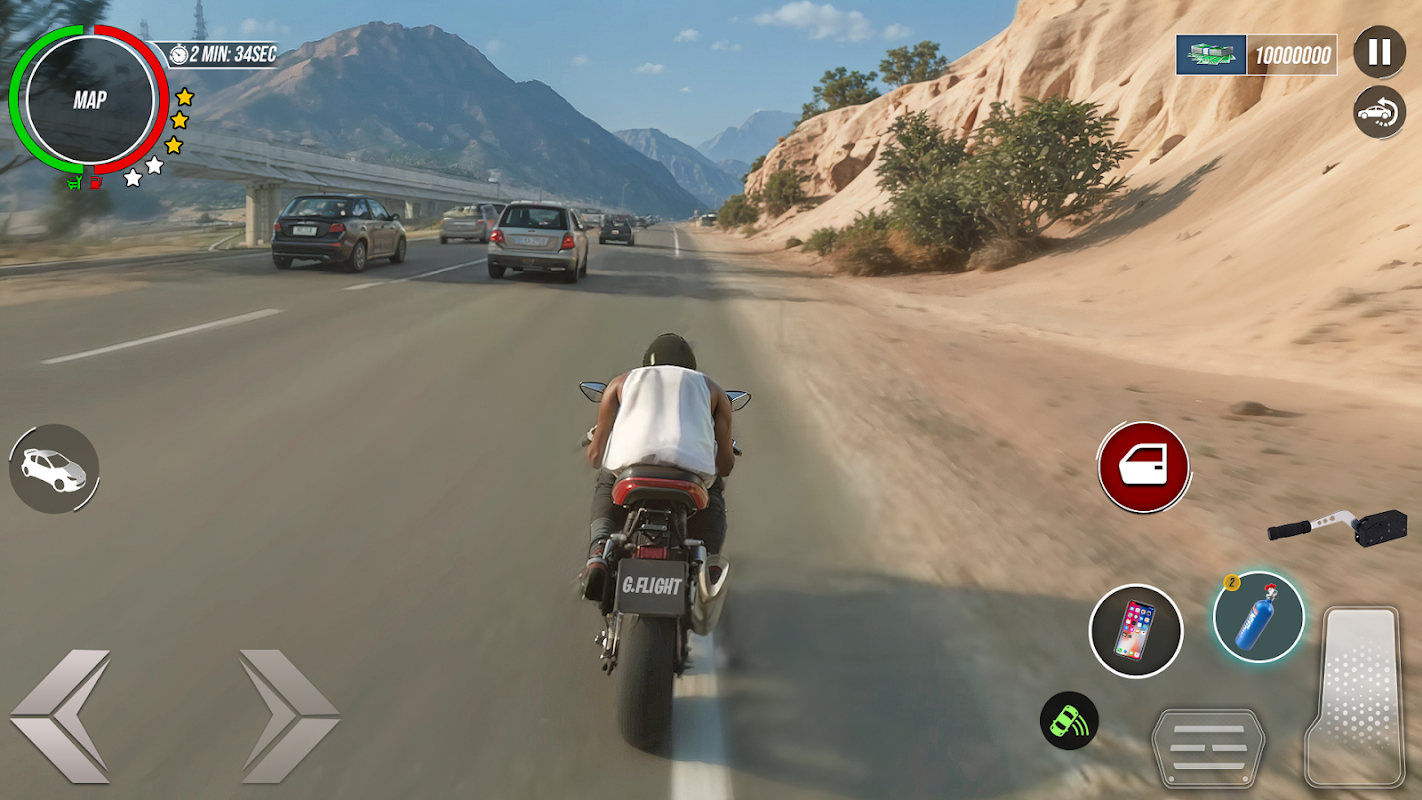
Task: Apply the brake pedal
Action: click(1208, 748)
